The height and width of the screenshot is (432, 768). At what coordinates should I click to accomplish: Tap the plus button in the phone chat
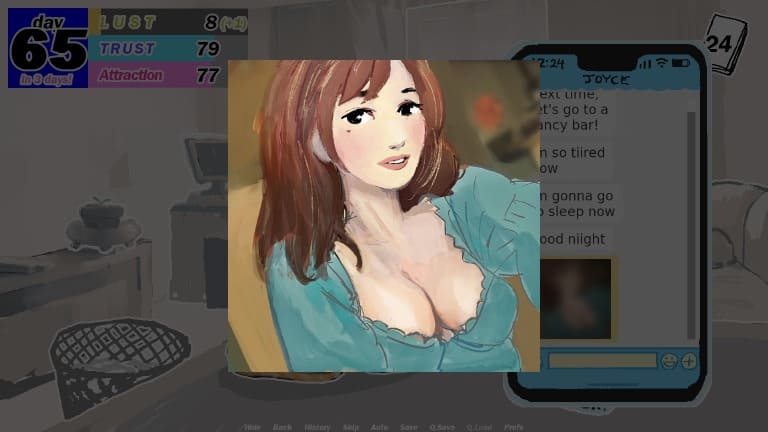tap(689, 361)
